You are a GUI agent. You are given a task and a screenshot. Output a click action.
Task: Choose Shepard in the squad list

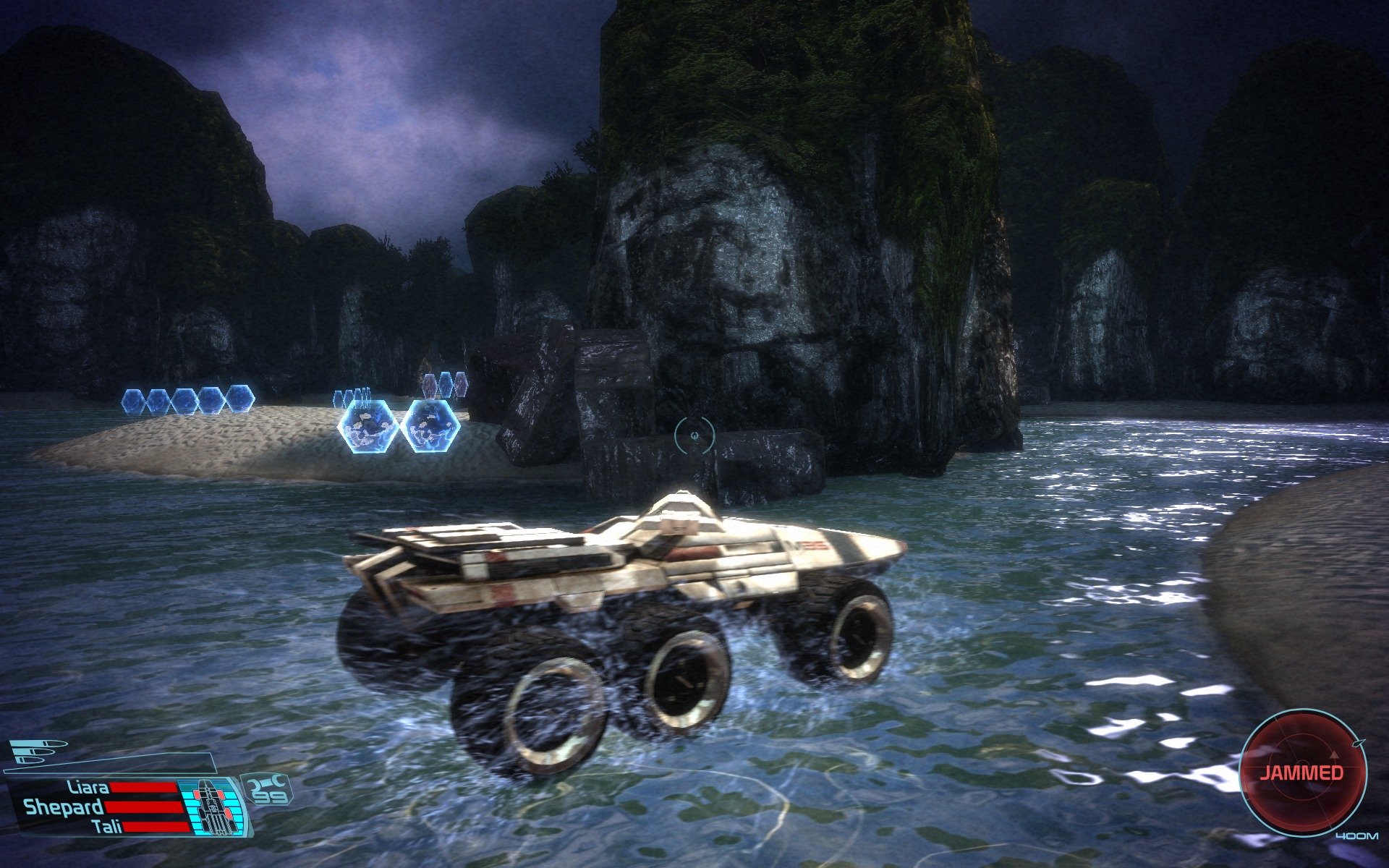click(64, 807)
